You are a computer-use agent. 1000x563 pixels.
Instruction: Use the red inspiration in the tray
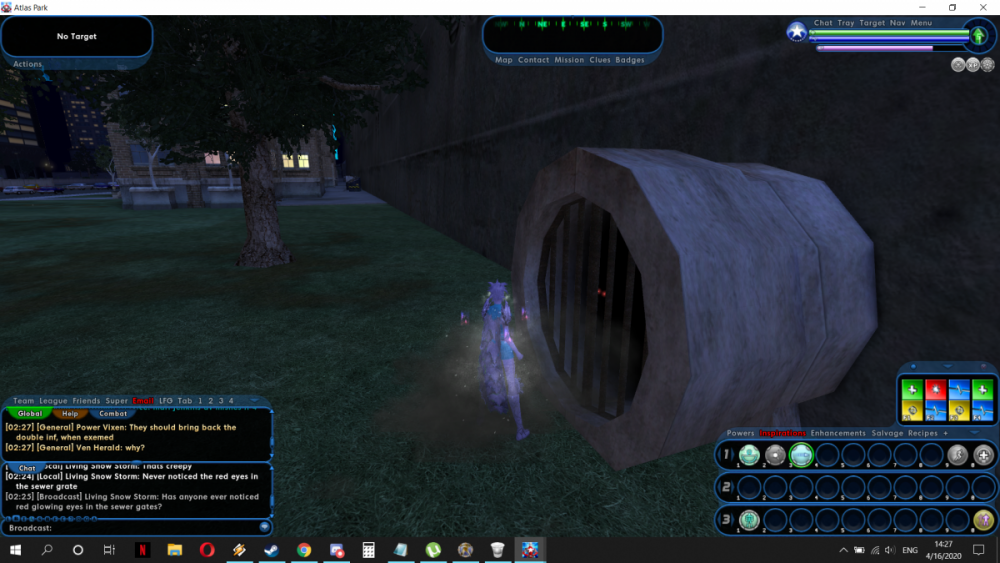(935, 389)
